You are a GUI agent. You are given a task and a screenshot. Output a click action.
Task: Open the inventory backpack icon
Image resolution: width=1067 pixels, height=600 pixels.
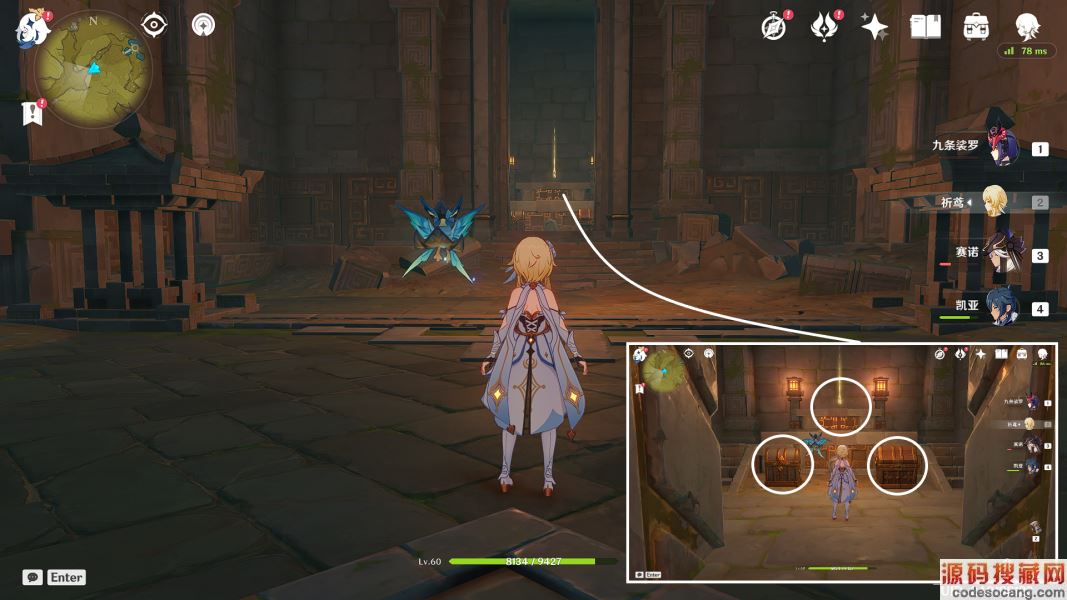tap(976, 27)
